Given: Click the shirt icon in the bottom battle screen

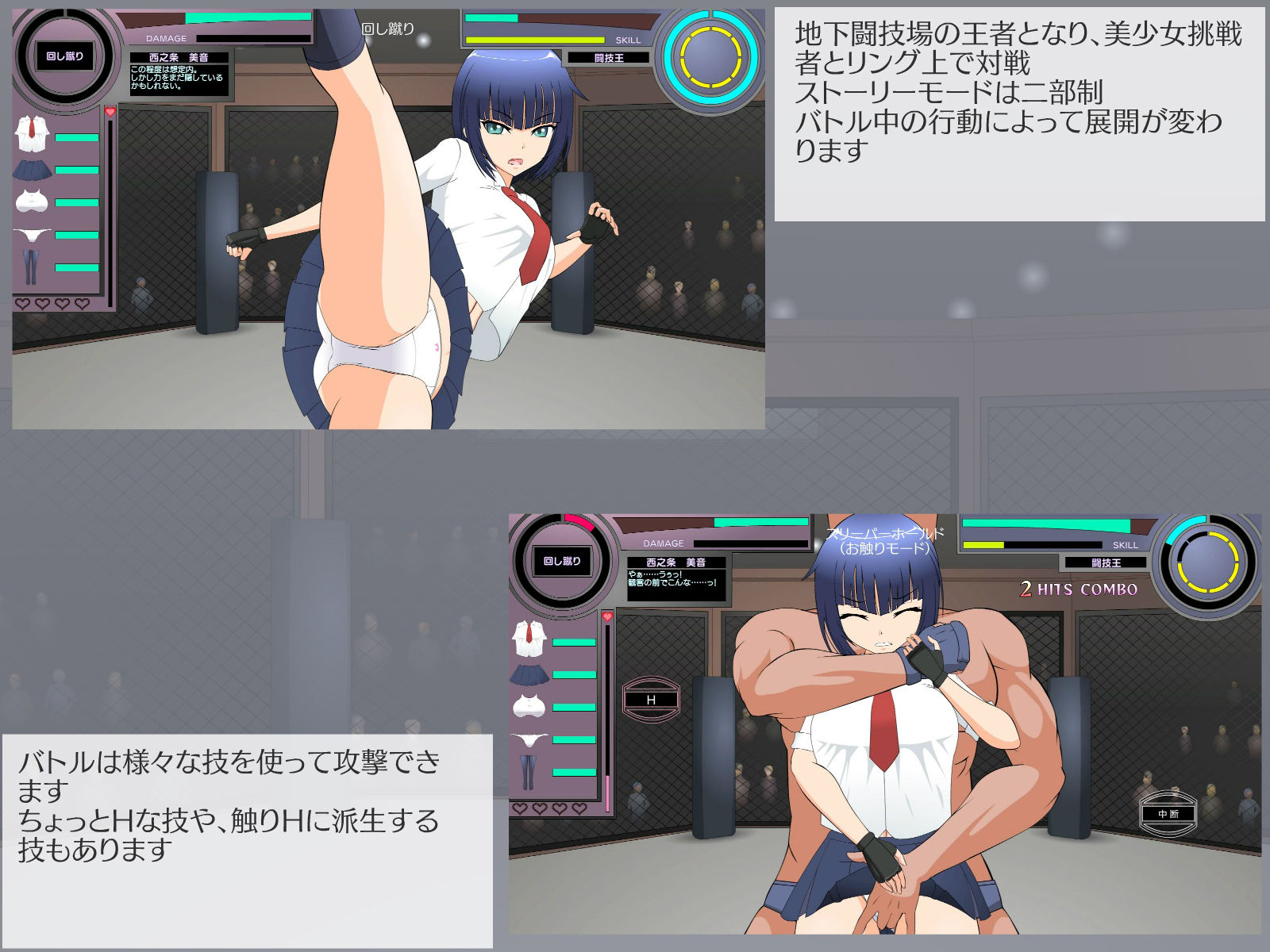Looking at the screenshot, I should [x=528, y=639].
